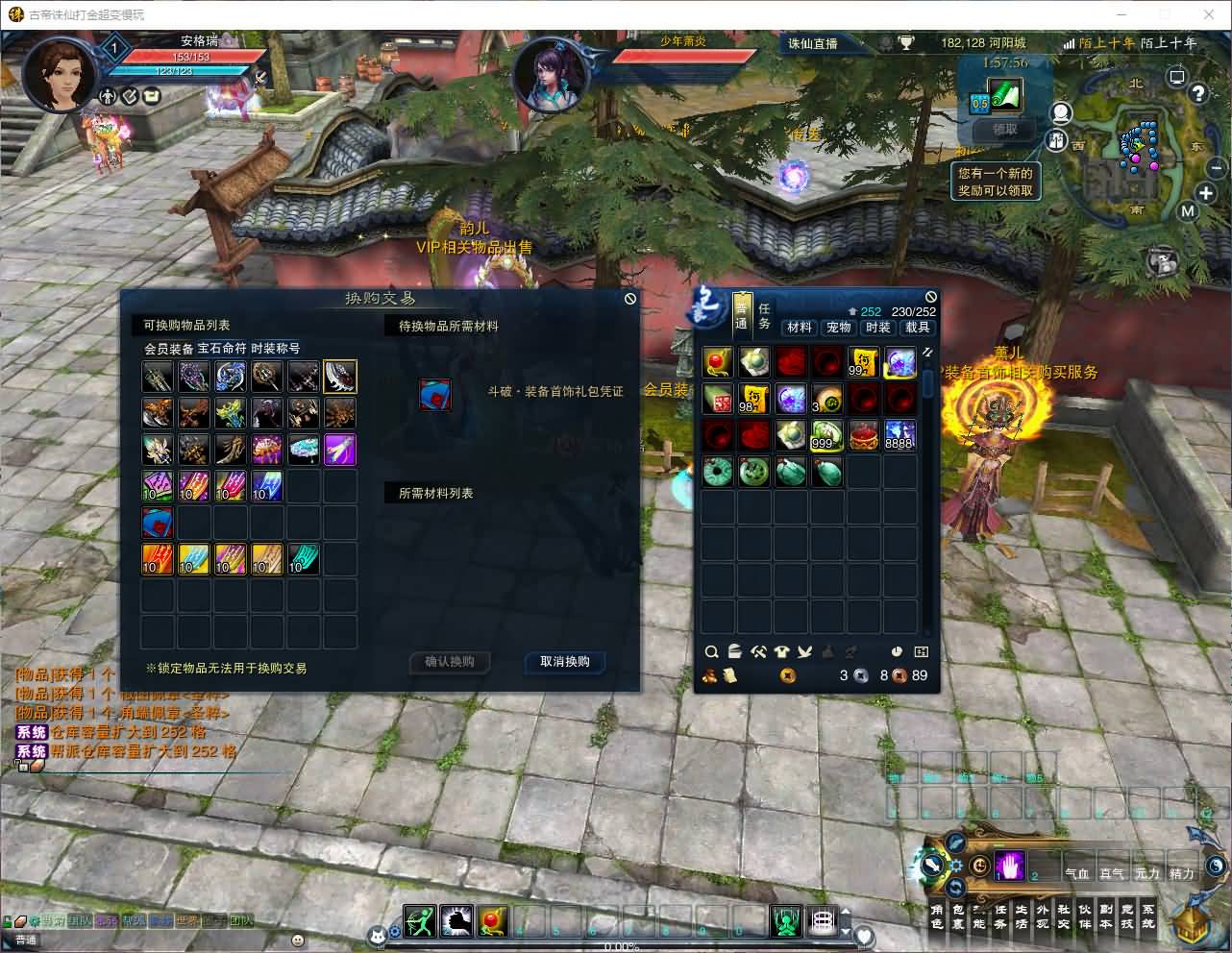Image resolution: width=1232 pixels, height=953 pixels.
Task: Toggle the yin-yang icon at the action bar end
Action: [x=1217, y=865]
